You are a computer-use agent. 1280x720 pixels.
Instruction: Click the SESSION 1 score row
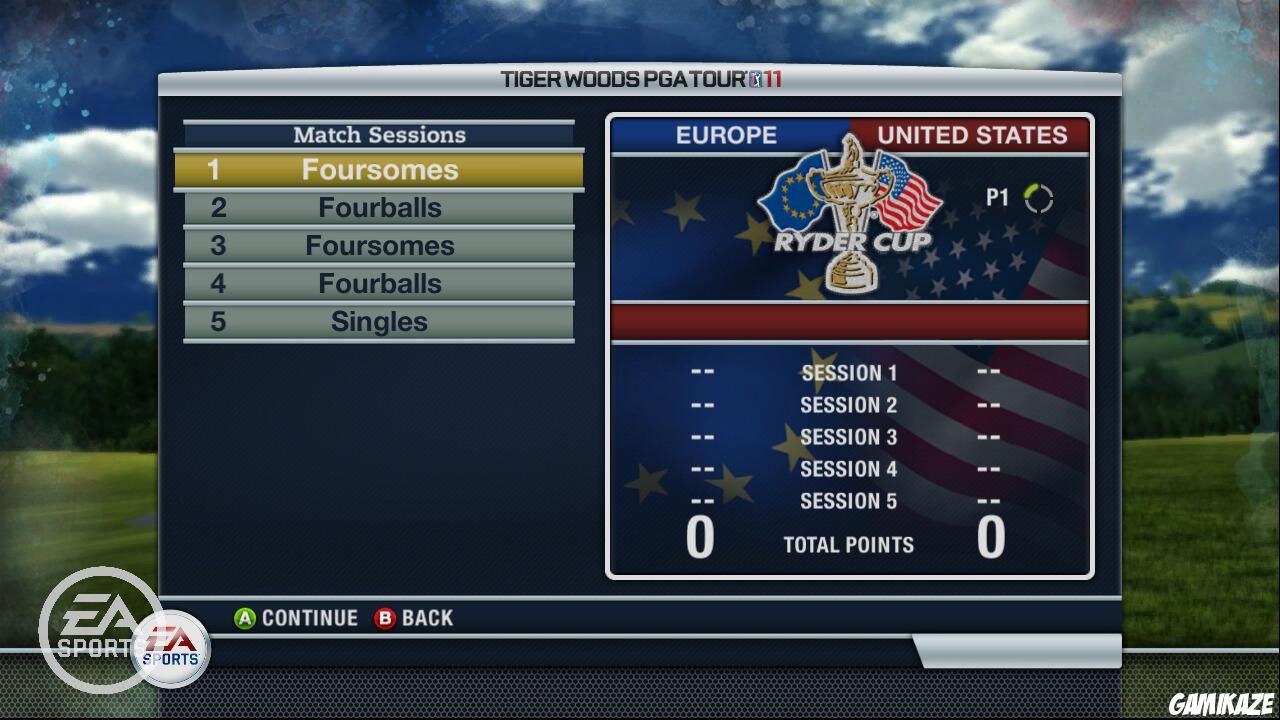[x=848, y=372]
